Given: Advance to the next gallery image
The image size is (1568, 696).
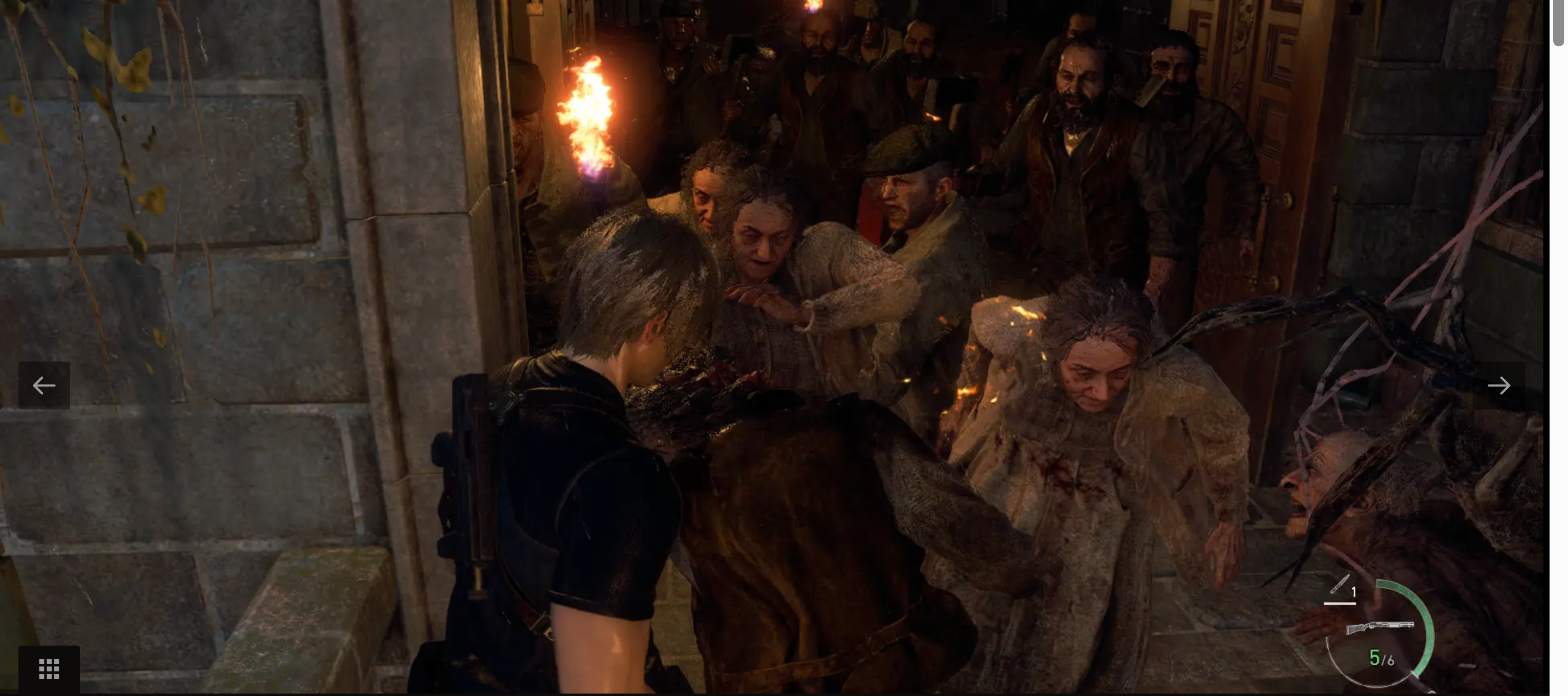Looking at the screenshot, I should 1498,385.
